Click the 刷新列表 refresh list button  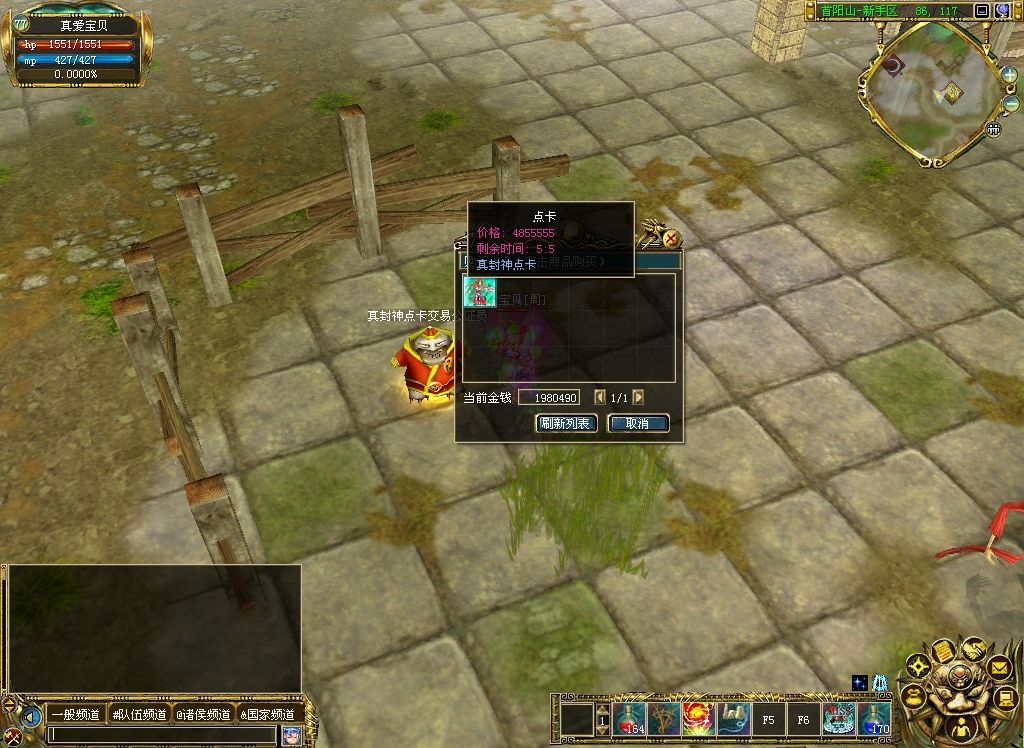pyautogui.click(x=567, y=424)
